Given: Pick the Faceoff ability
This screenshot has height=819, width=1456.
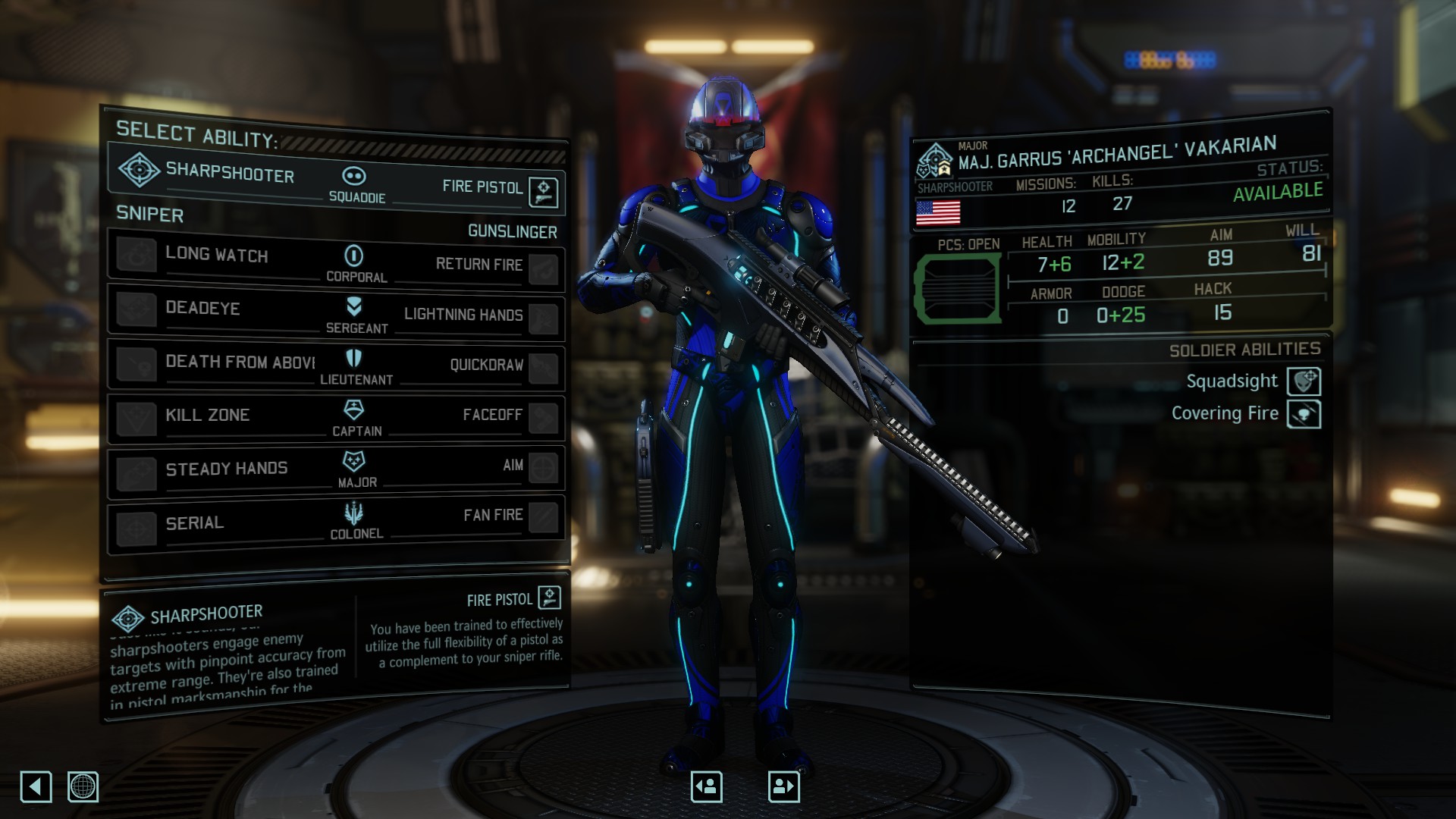Looking at the screenshot, I should point(492,415).
